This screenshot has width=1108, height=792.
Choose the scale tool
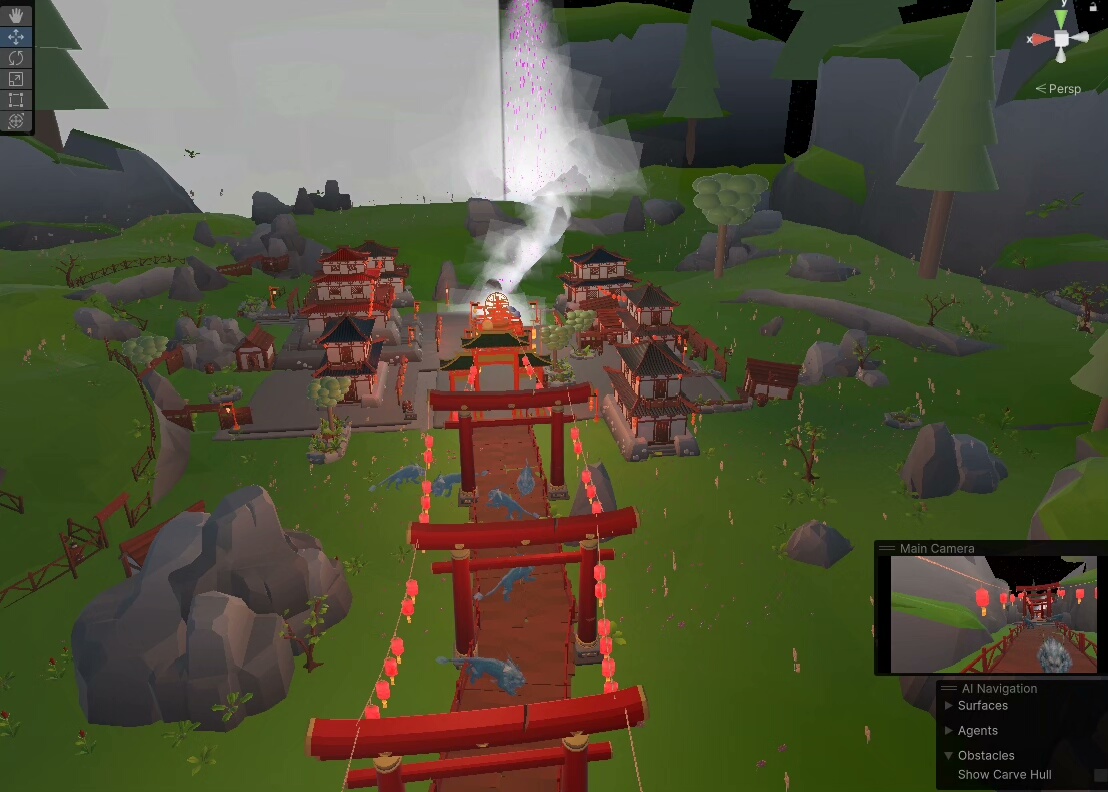(16, 78)
